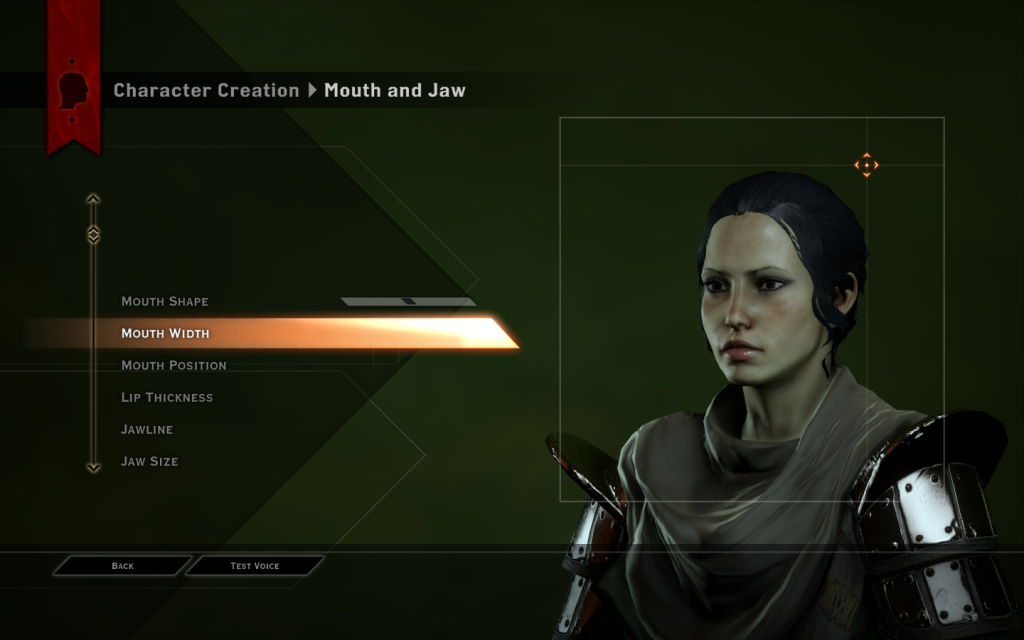Adjust the Mouth Shape slider
This screenshot has height=640, width=1024.
click(407, 301)
